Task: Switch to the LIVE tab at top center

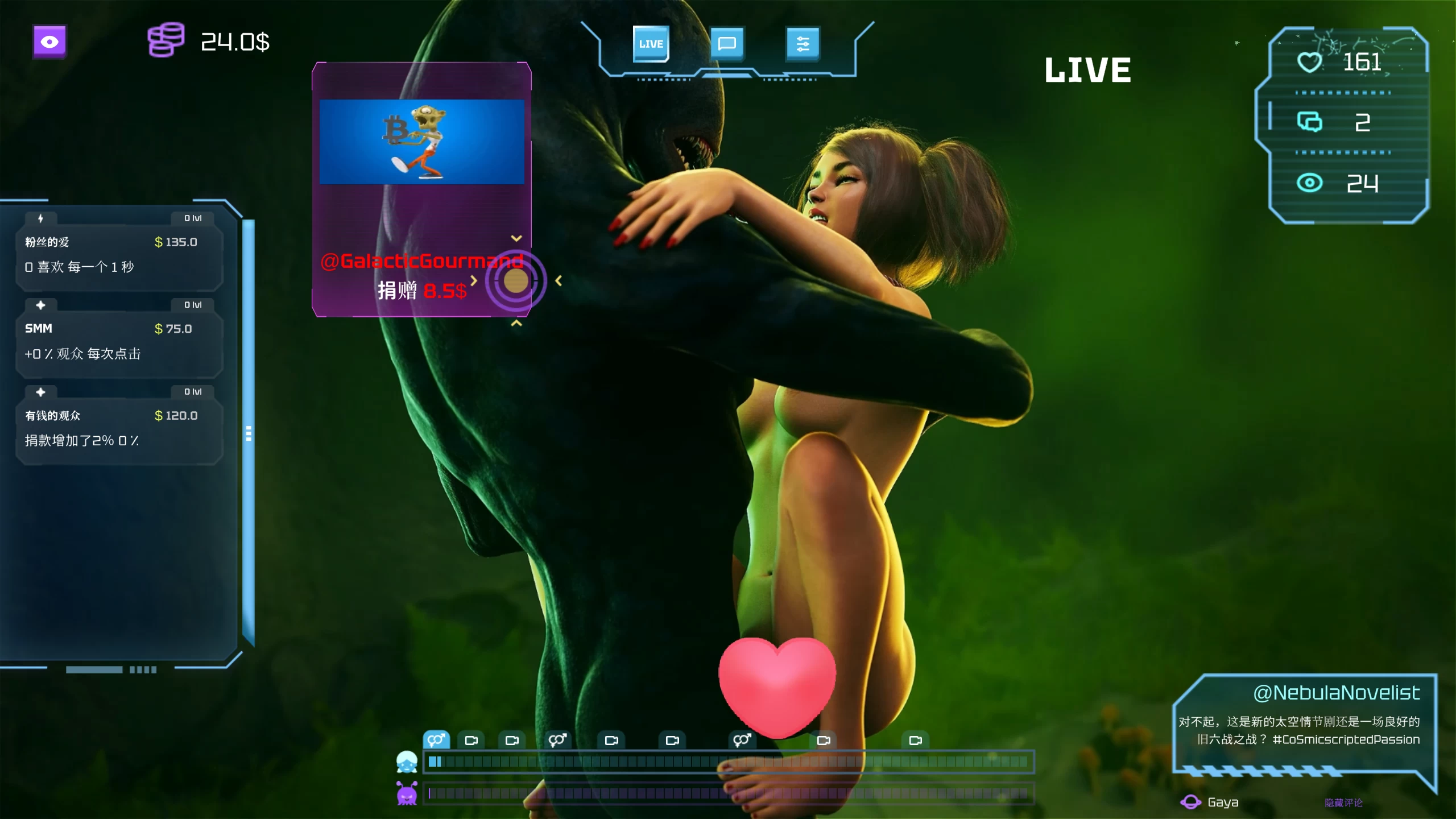Action: click(x=651, y=43)
